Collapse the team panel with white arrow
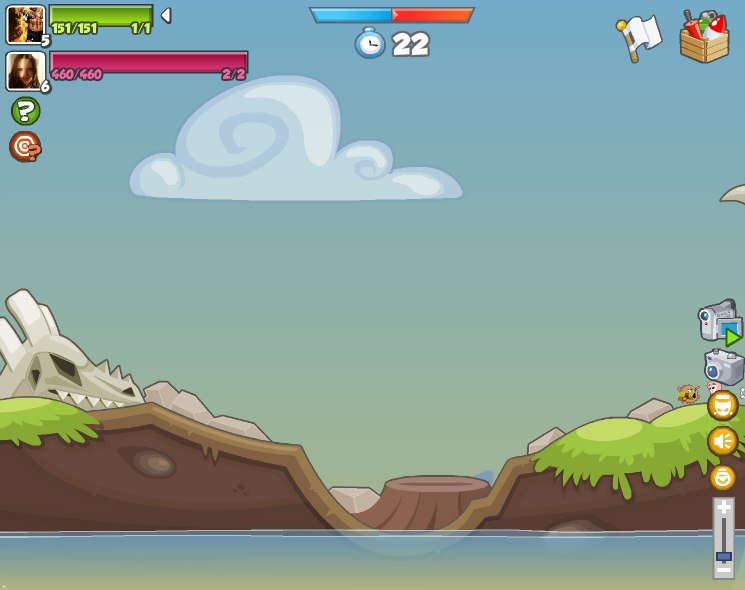 pos(166,15)
